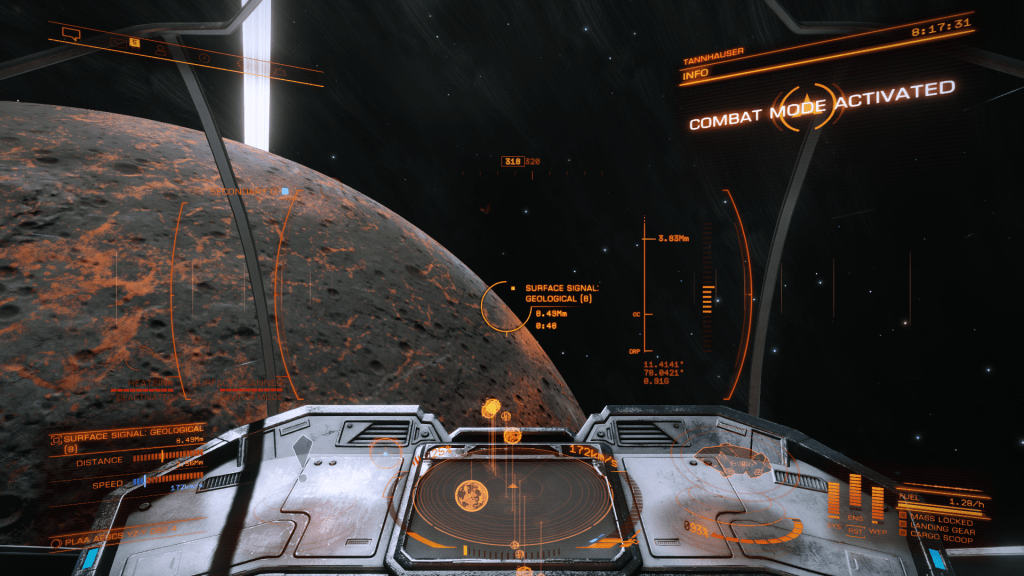Click the navigation compass with blue dot

pyautogui.click(x=285, y=191)
